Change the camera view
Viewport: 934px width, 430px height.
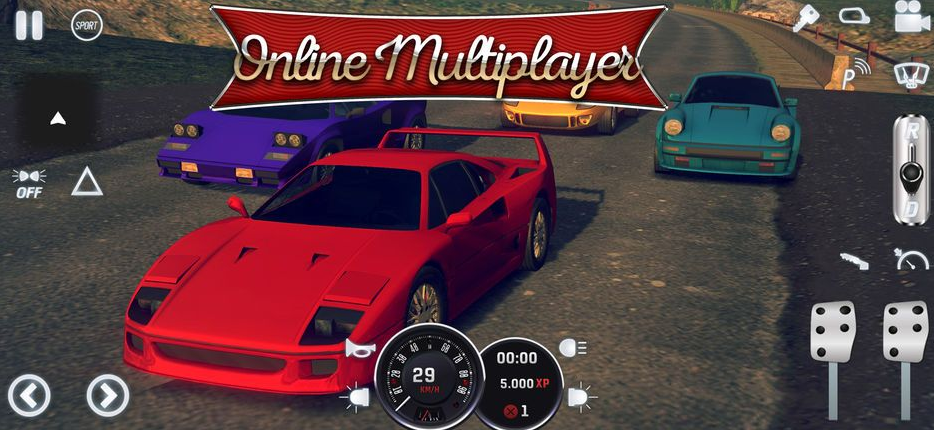pyautogui.click(x=911, y=19)
